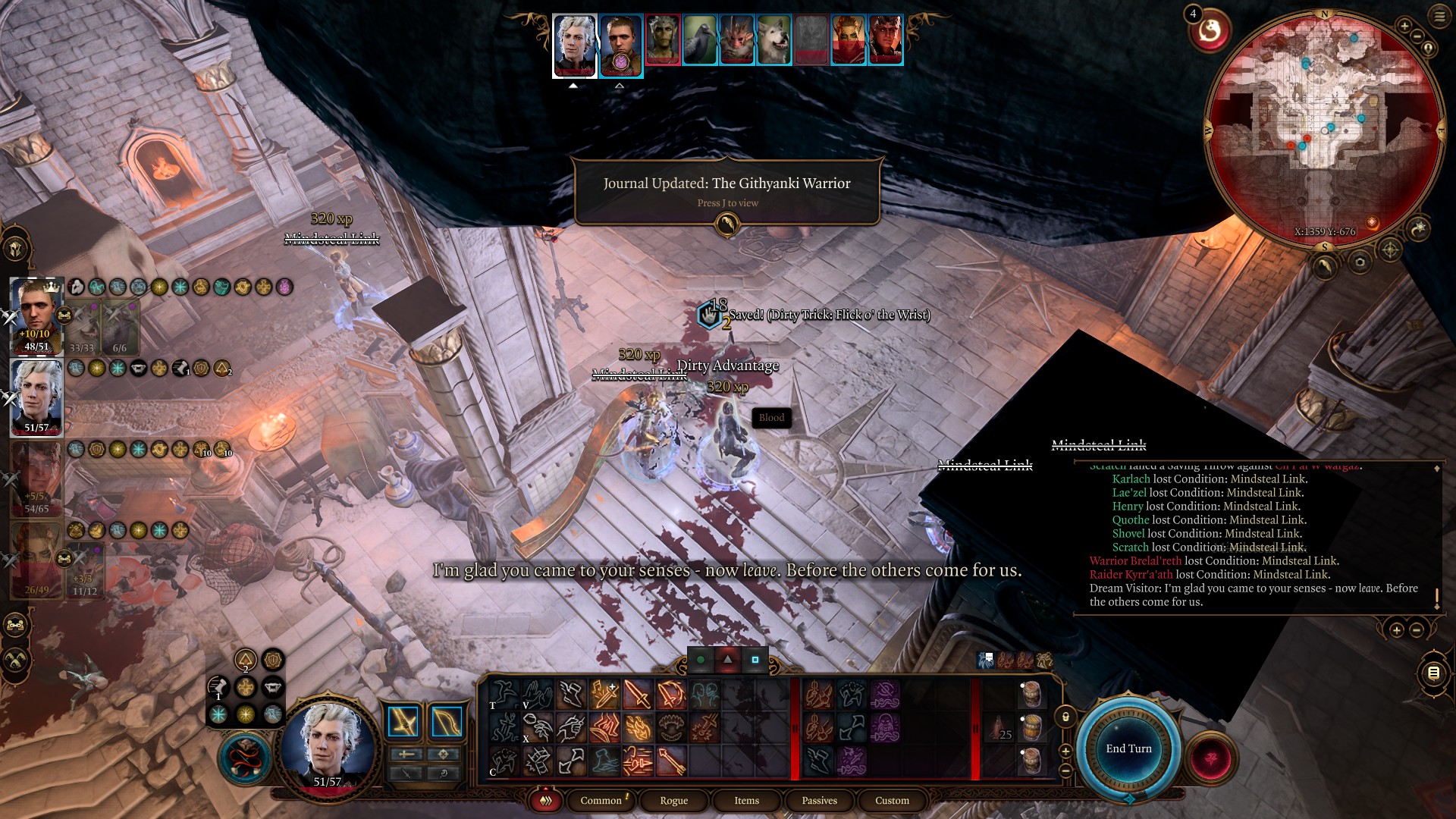Show the Passives hotbar tab
This screenshot has height=819, width=1456.
click(819, 800)
